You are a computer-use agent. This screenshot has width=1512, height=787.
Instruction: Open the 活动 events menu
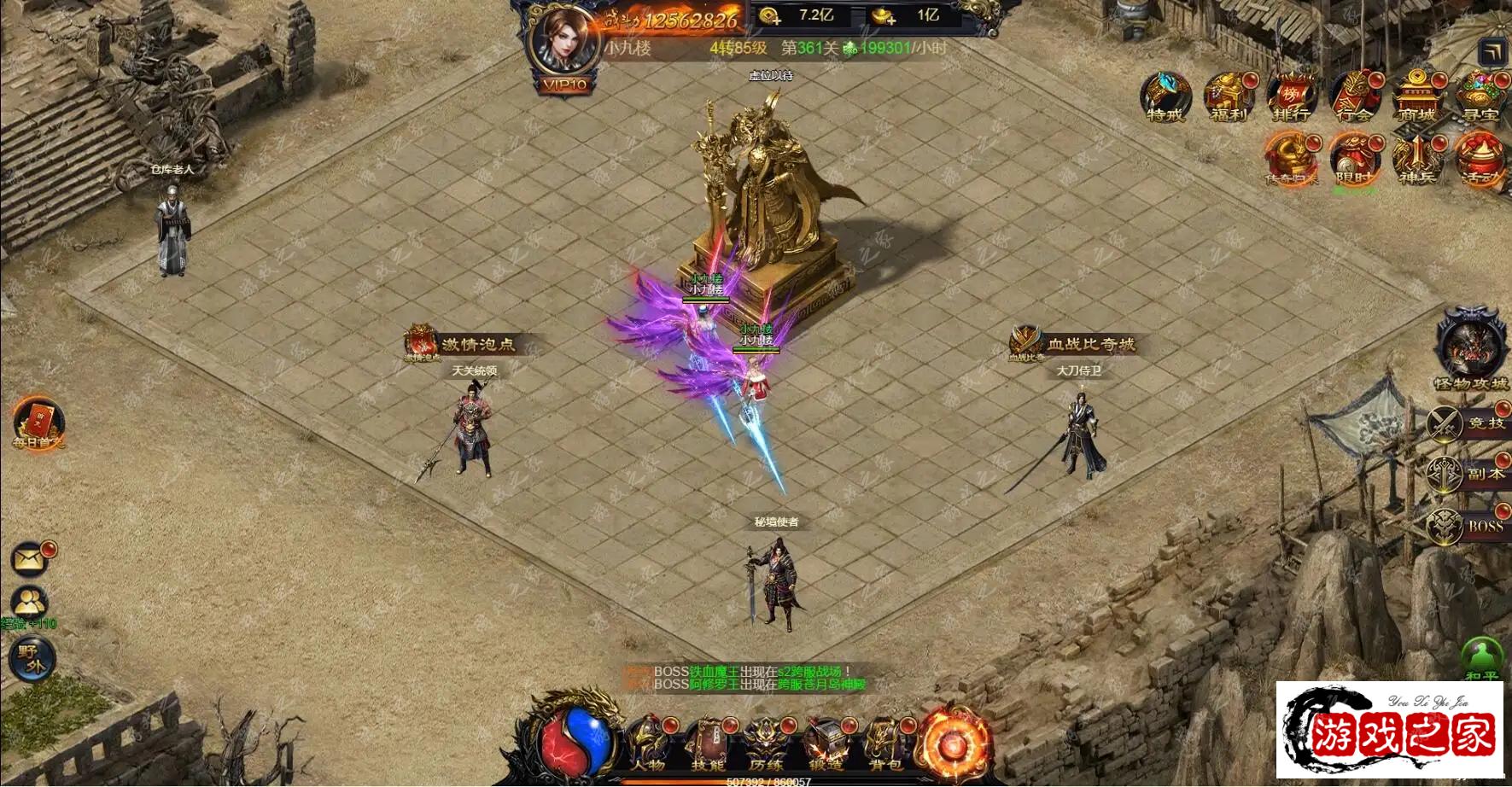pyautogui.click(x=1480, y=160)
